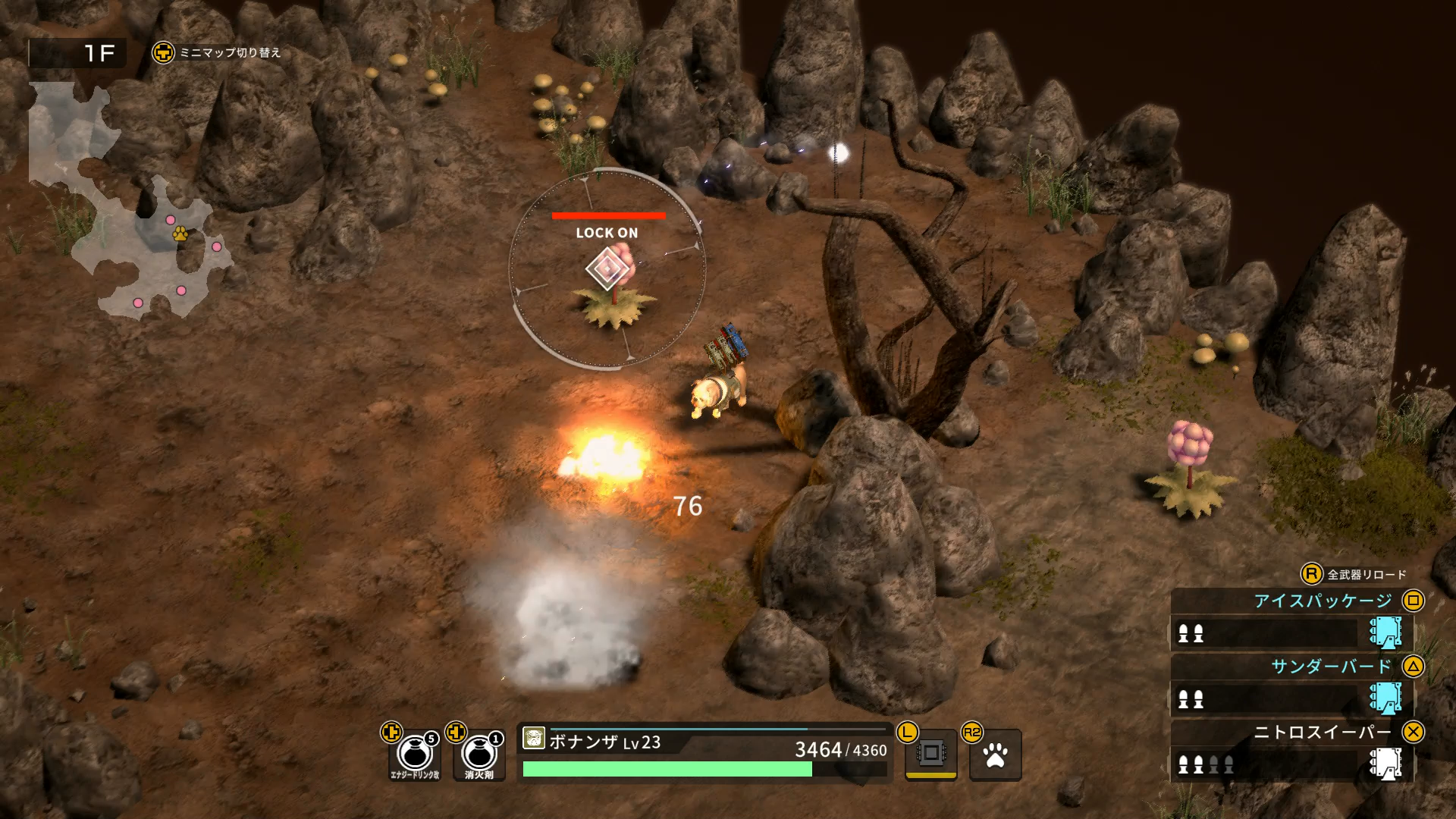Activate the paw print ability icon
The width and height of the screenshot is (1456, 819).
(995, 755)
